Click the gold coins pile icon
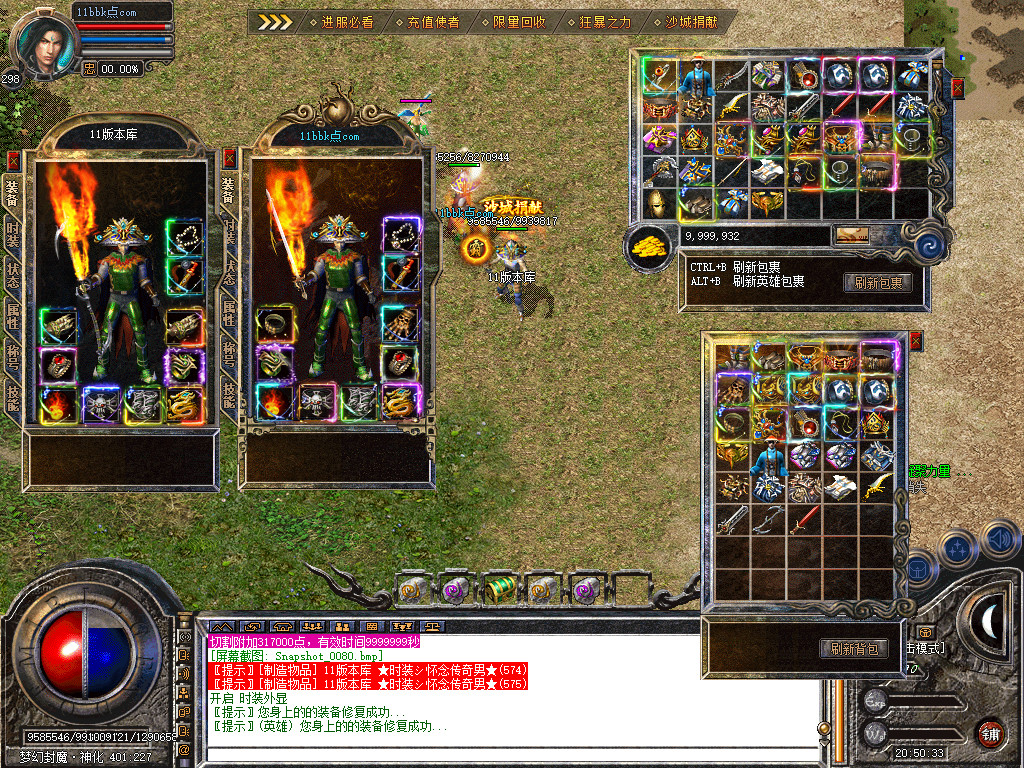The image size is (1024, 768). coord(649,246)
